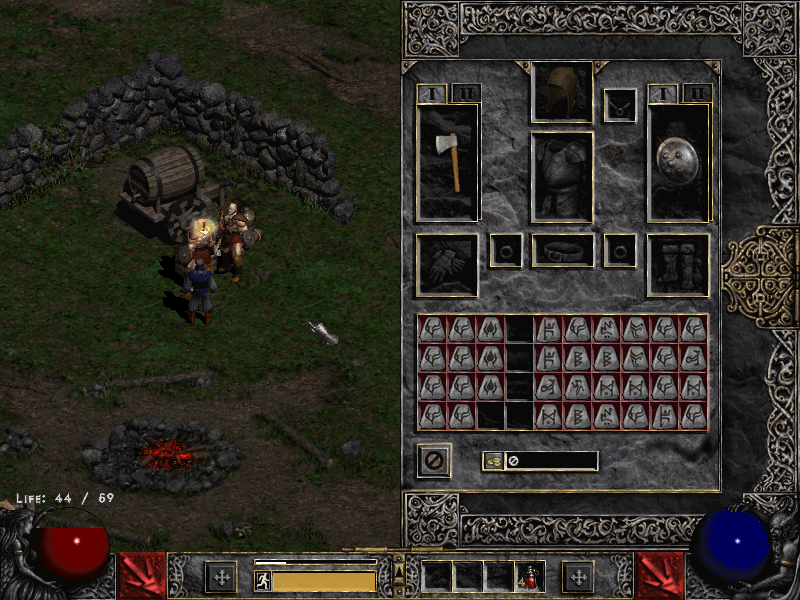This screenshot has width=800, height=600.
Task: Close the inventory with the slashed-circle button
Action: click(434, 461)
